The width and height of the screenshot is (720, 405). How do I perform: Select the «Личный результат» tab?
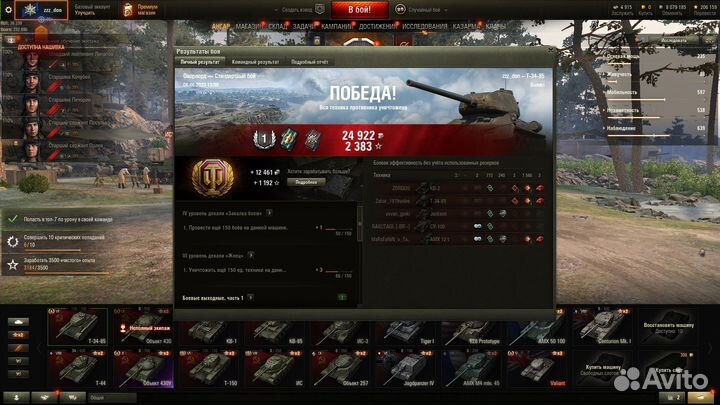coord(200,62)
